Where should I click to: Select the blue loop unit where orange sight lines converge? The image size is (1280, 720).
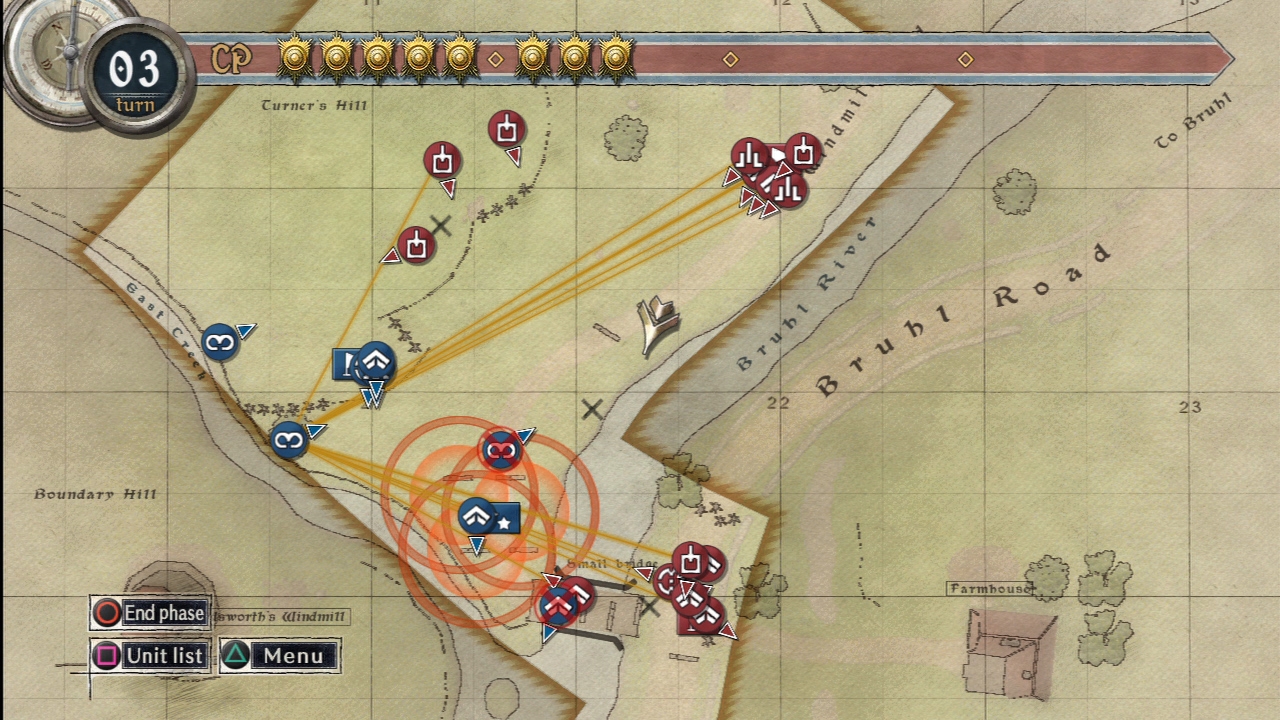pos(289,439)
